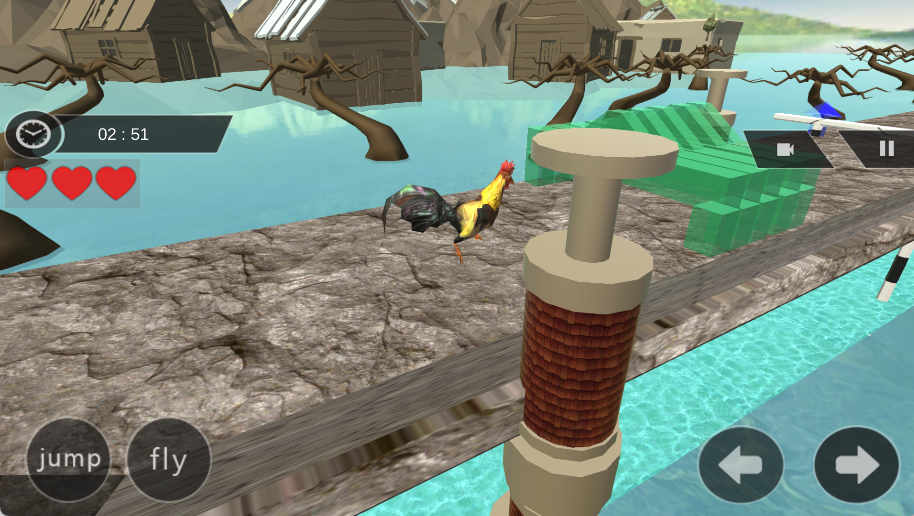Activate the fly button
The width and height of the screenshot is (914, 516).
tap(169, 460)
